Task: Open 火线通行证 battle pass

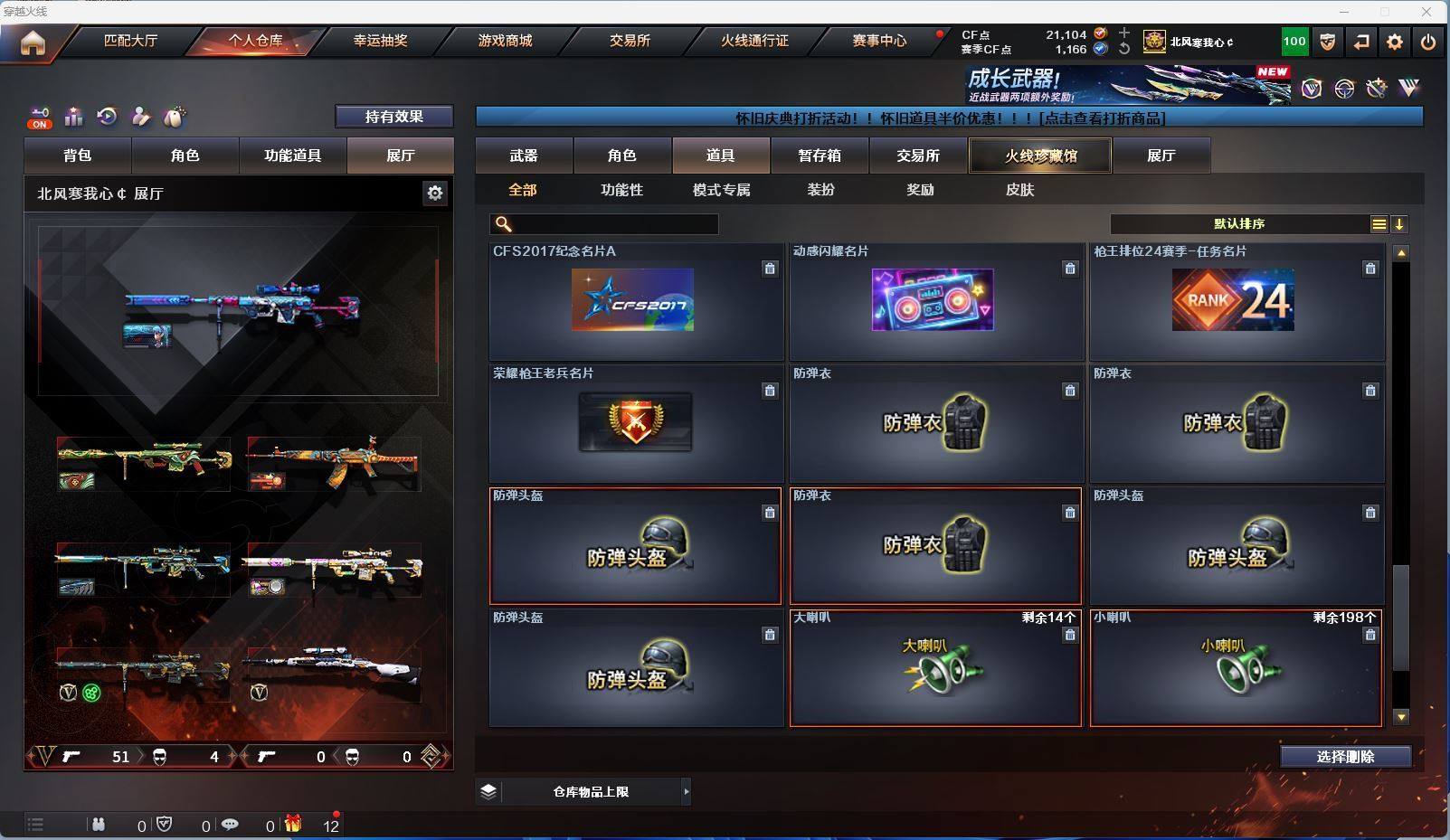Action: 754,41
